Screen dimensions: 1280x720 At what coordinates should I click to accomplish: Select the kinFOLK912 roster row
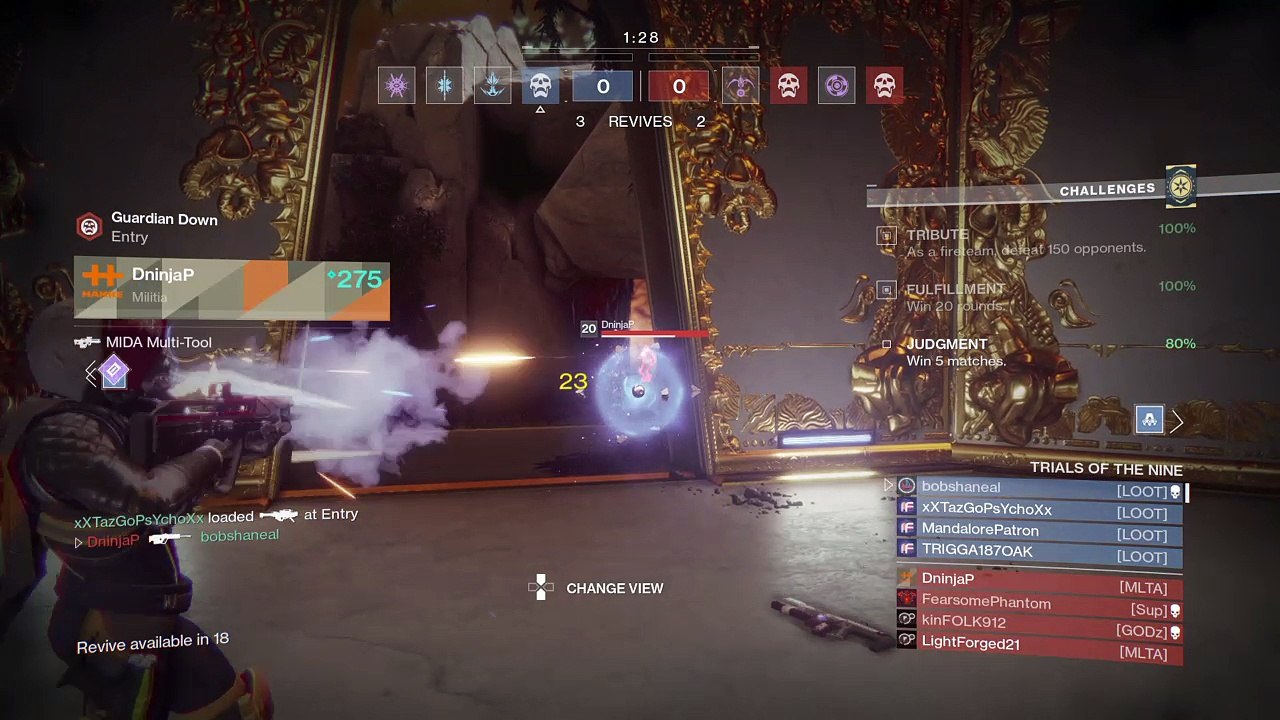1040,624
